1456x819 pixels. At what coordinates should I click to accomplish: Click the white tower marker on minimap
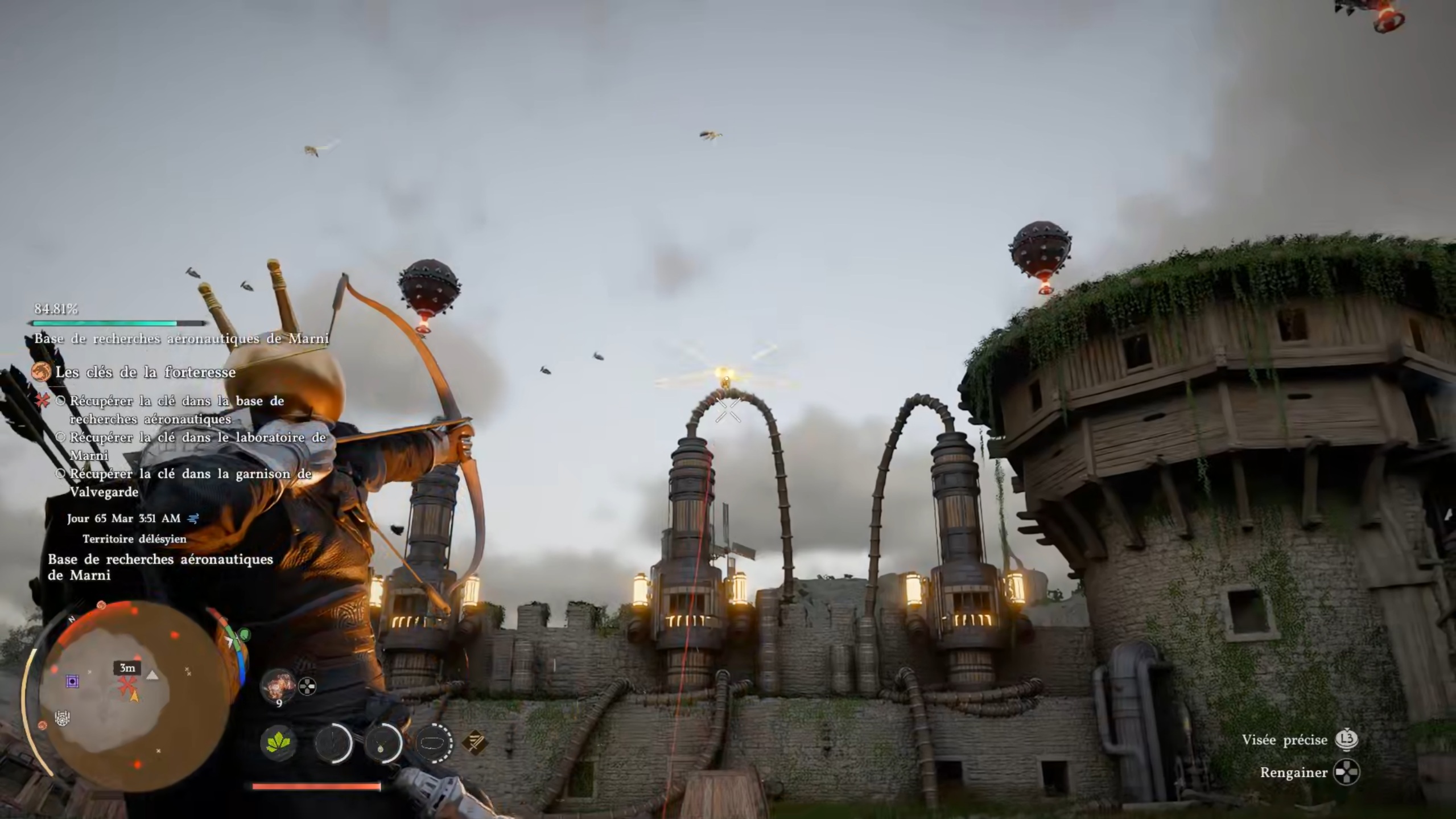(63, 718)
